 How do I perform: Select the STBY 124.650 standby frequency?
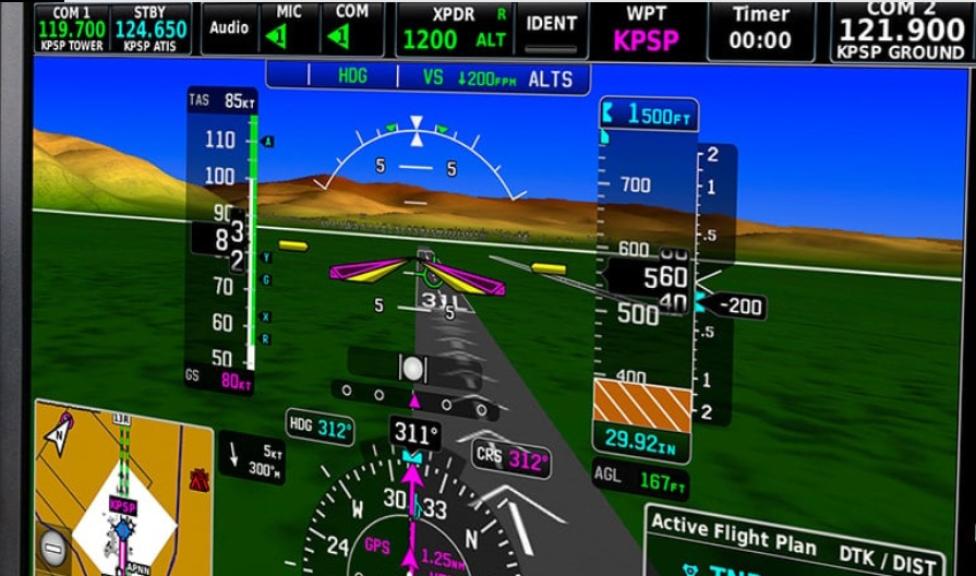point(150,30)
